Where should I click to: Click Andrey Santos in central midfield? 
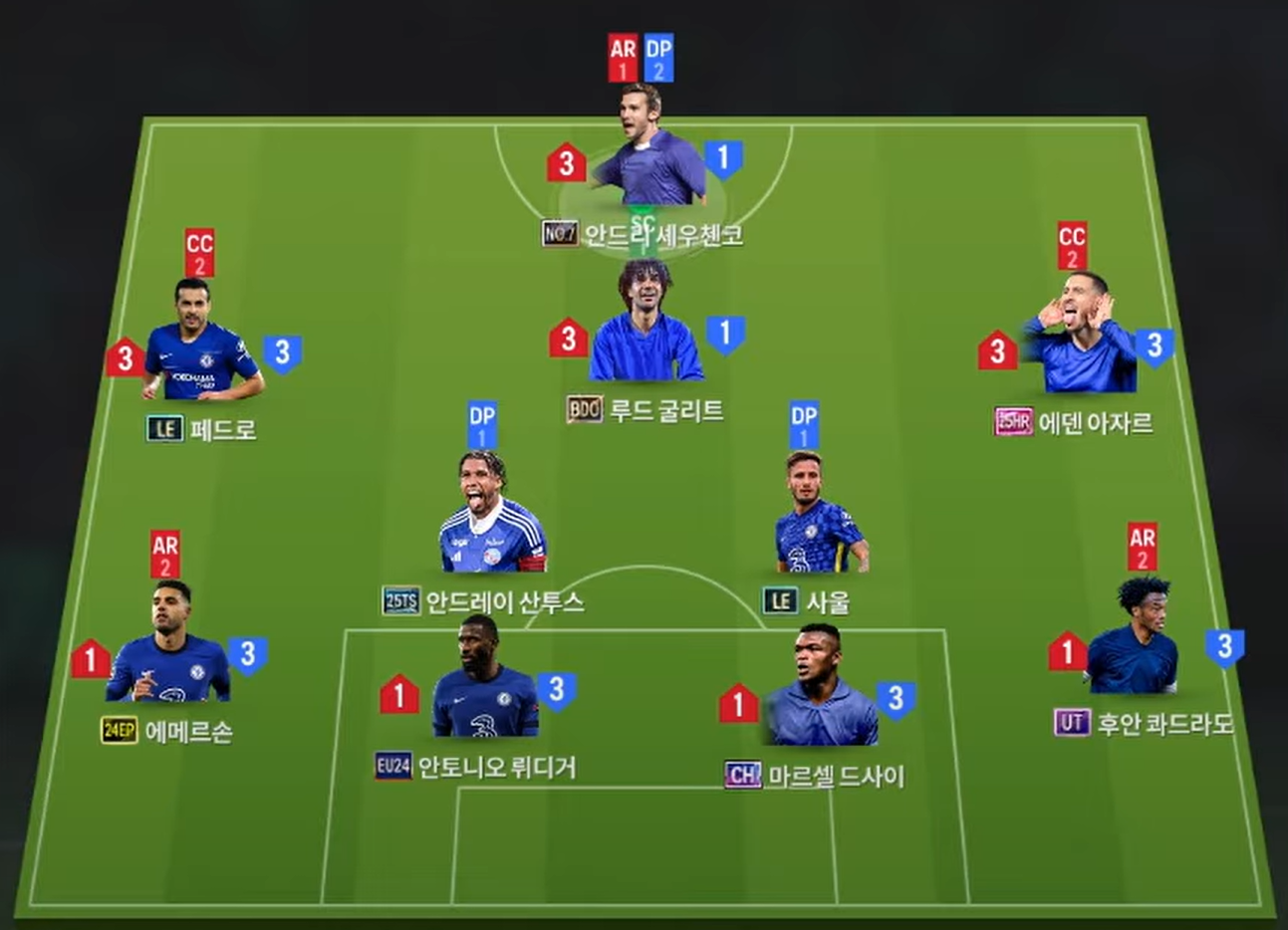[x=492, y=518]
